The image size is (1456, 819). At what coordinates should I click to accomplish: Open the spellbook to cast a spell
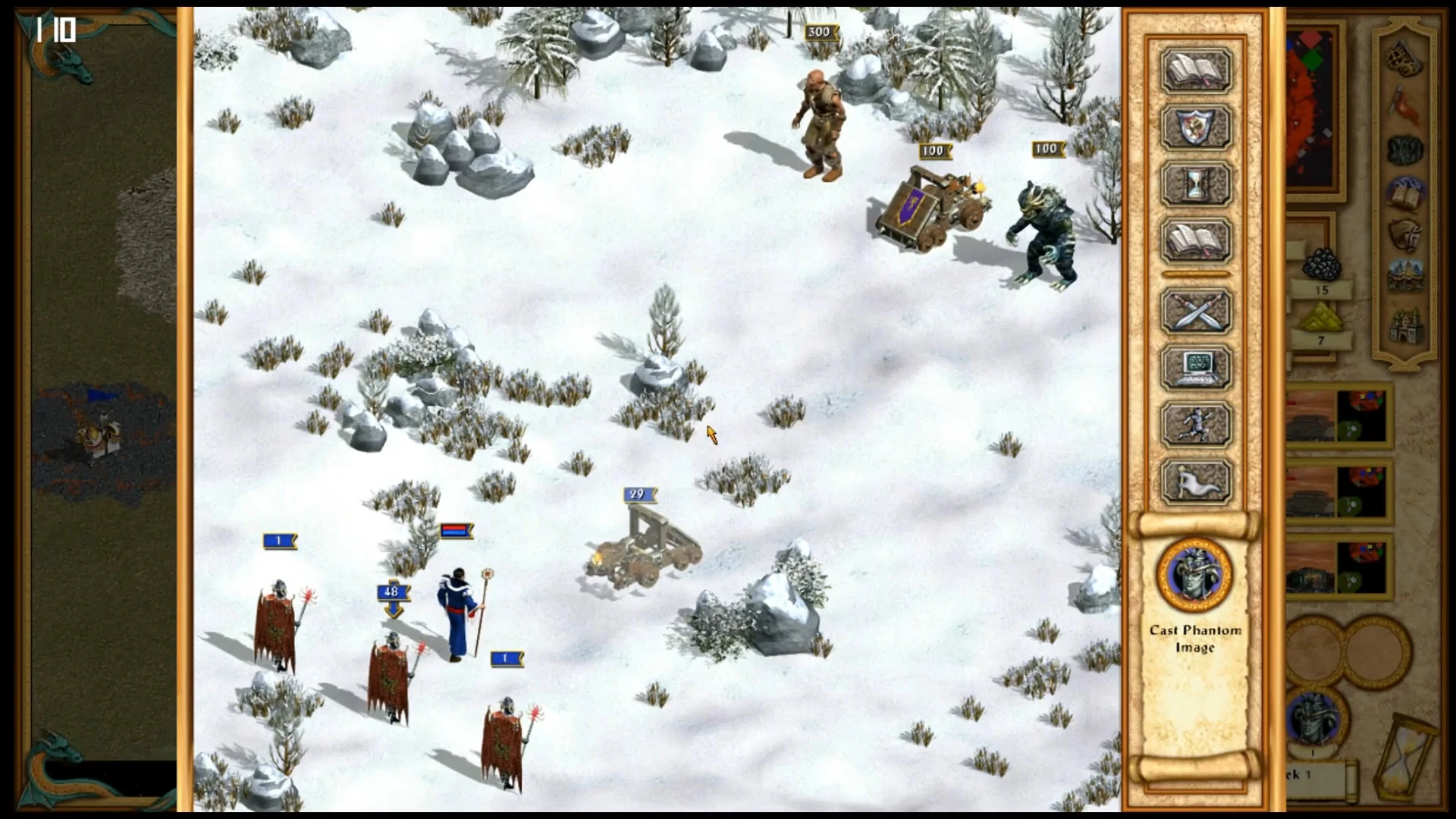pyautogui.click(x=1196, y=71)
